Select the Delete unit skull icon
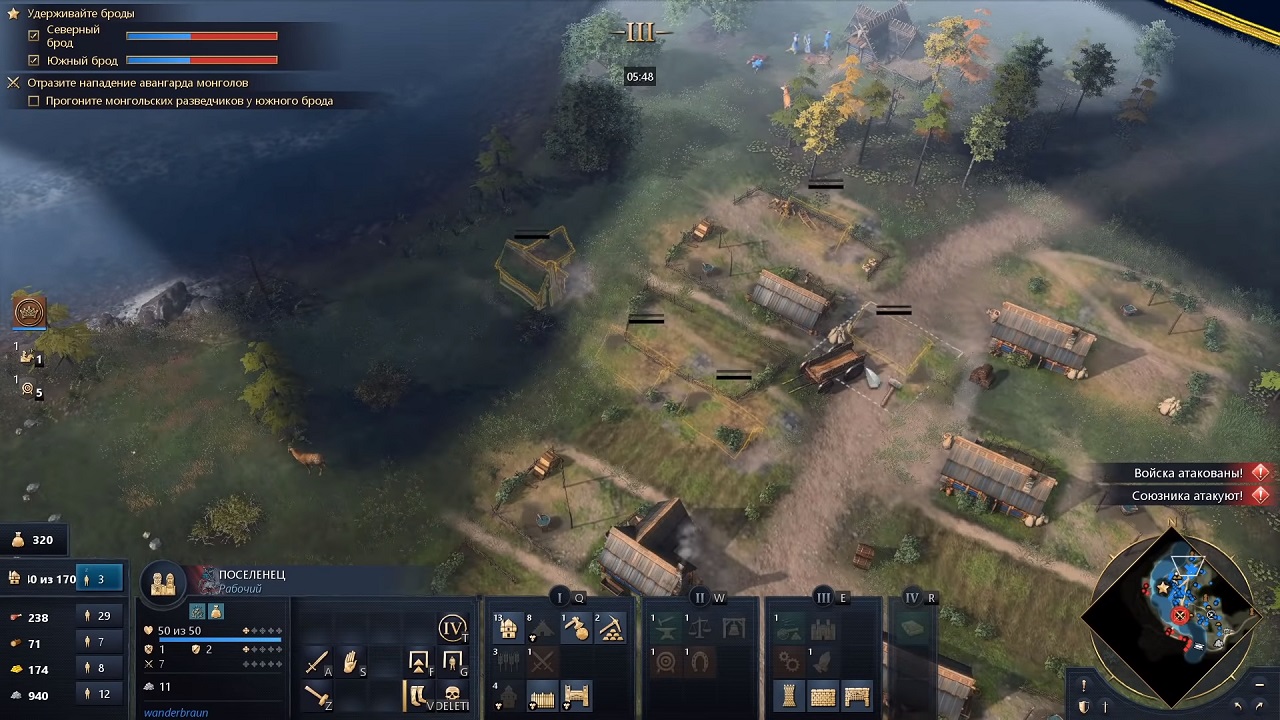 (x=452, y=692)
